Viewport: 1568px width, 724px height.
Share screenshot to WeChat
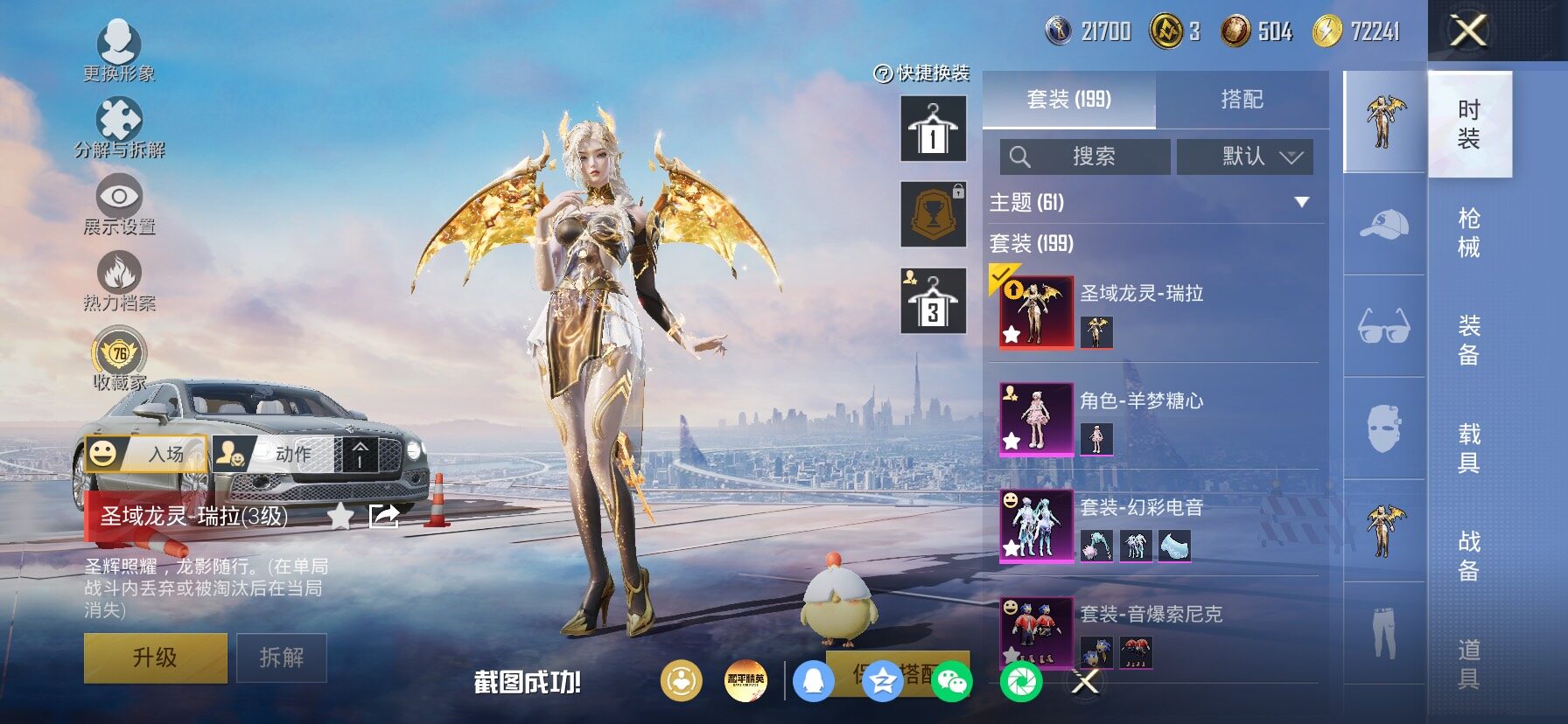tap(951, 681)
